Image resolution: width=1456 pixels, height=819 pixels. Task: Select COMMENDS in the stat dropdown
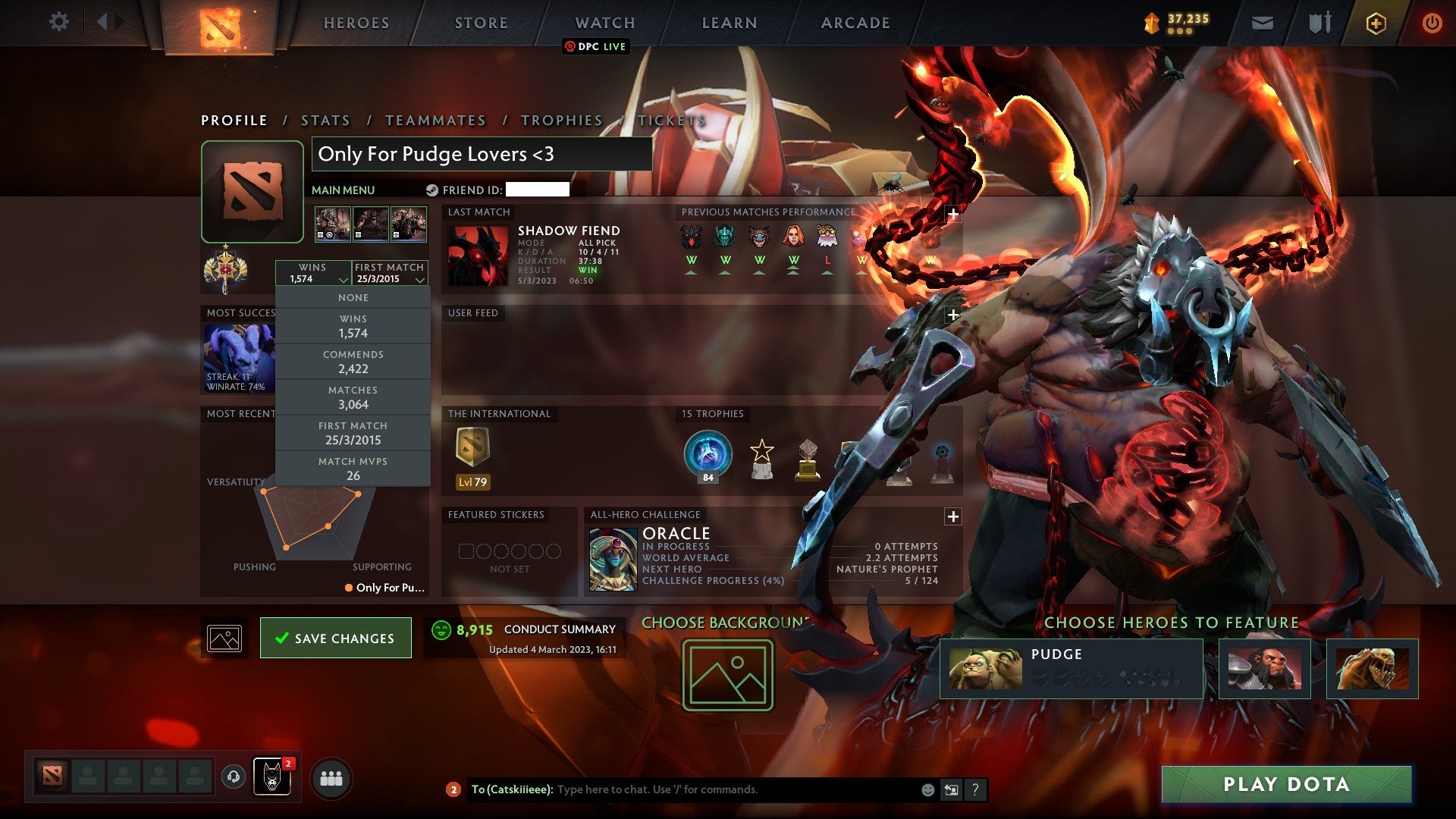click(353, 362)
